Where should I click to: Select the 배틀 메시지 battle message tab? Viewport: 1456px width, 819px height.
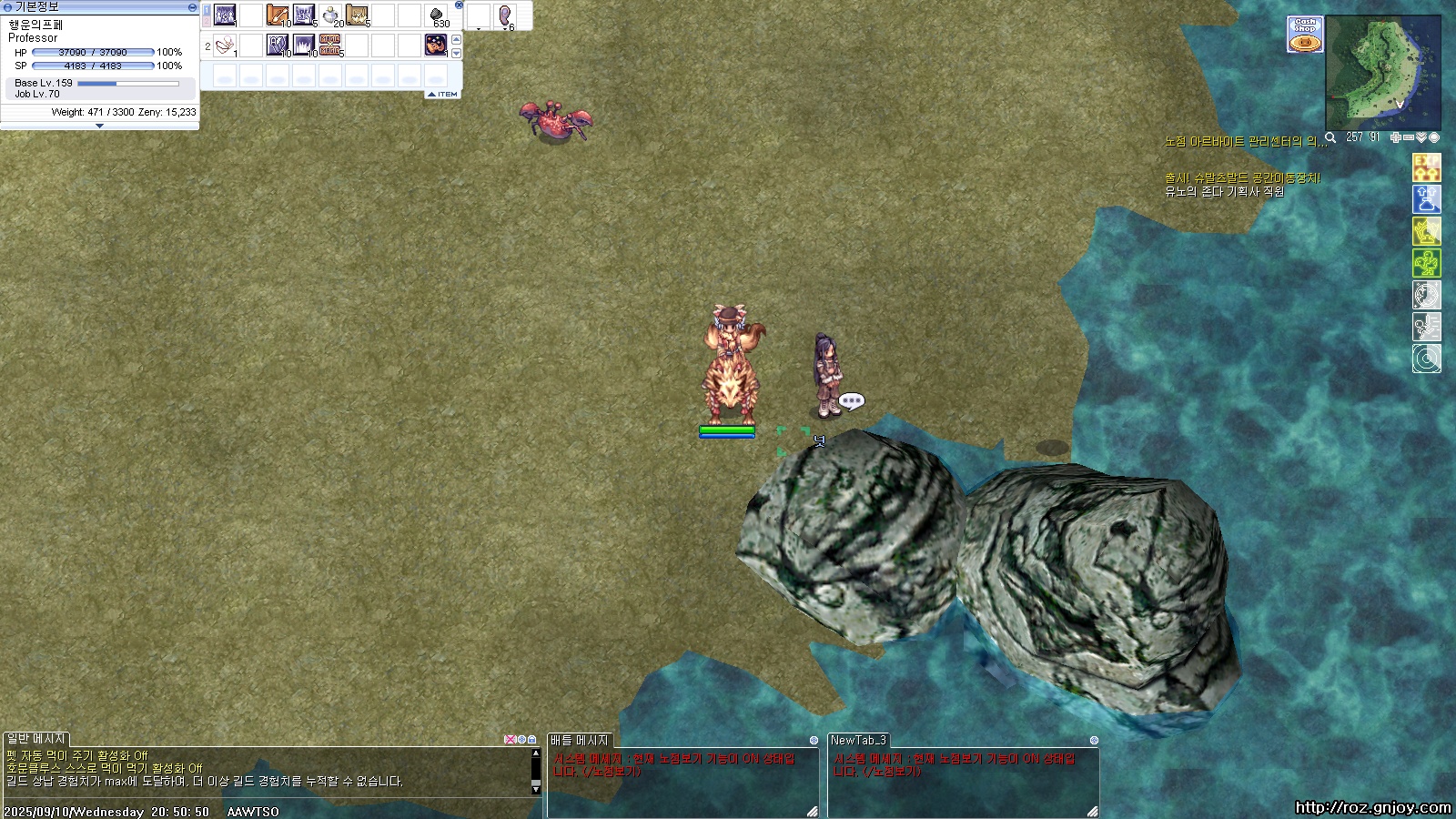[x=580, y=740]
